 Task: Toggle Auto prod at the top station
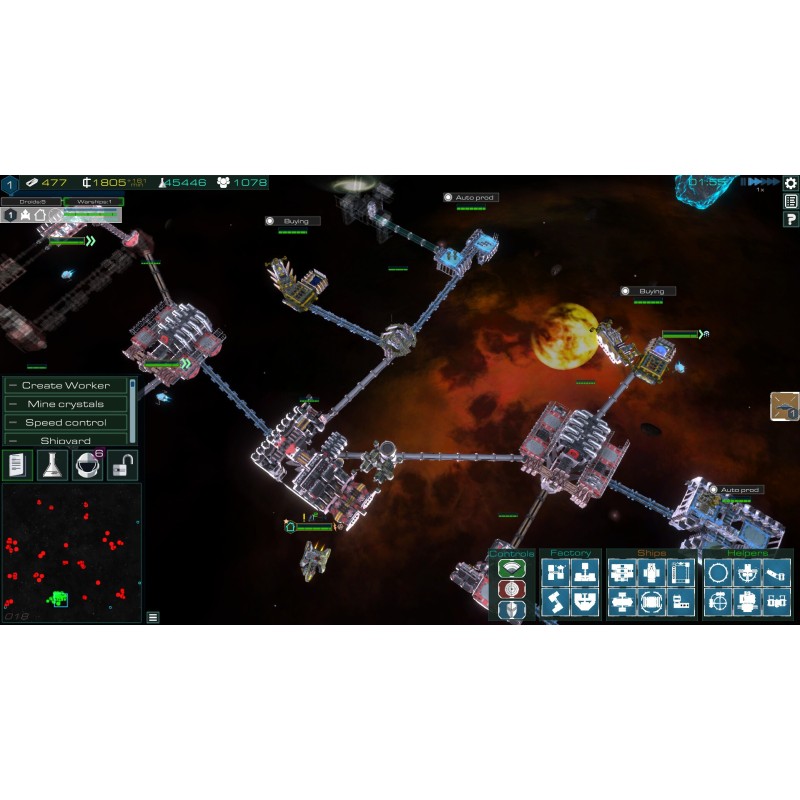449,198
